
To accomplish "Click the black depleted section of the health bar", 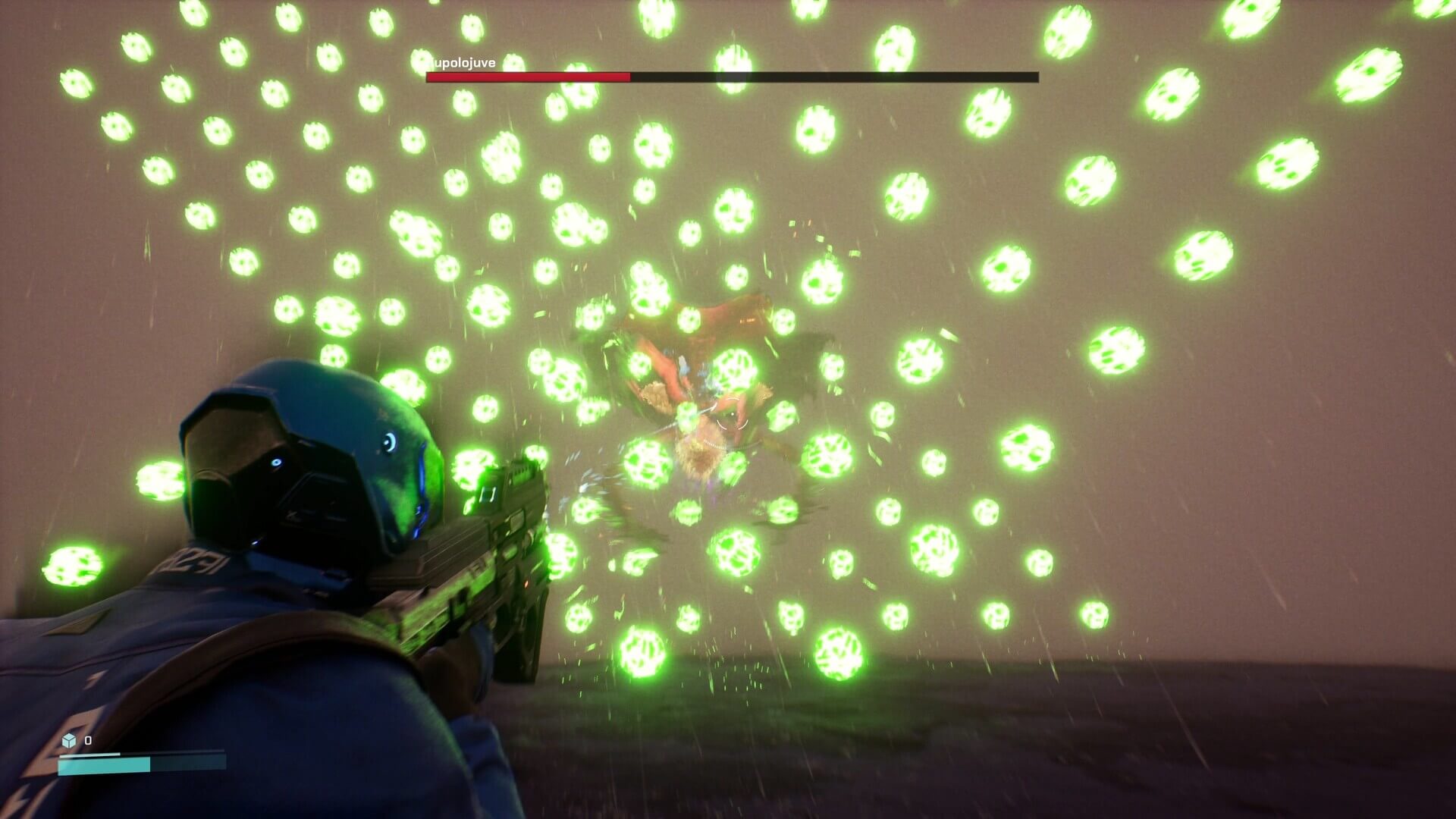I will pyautogui.click(x=834, y=77).
